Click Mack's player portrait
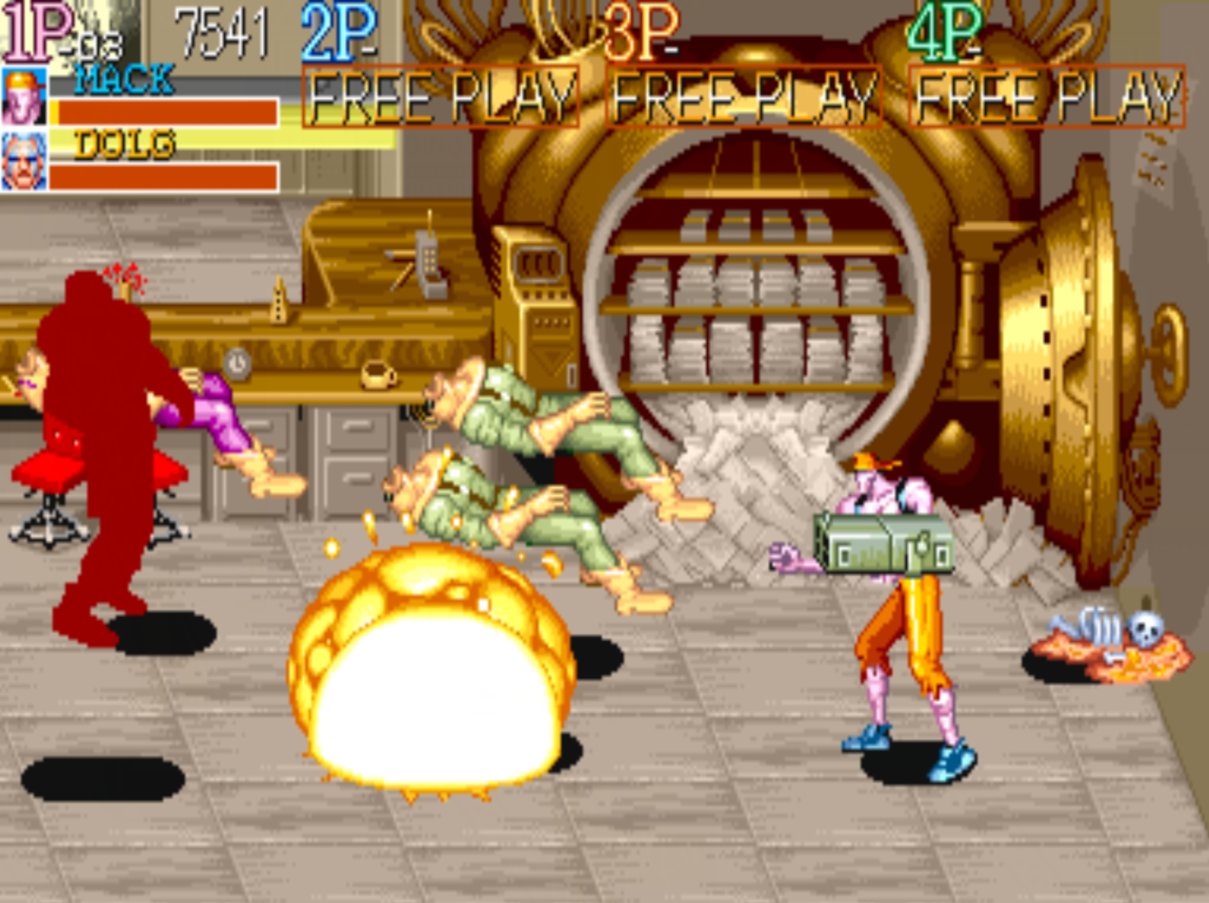 pyautogui.click(x=23, y=96)
